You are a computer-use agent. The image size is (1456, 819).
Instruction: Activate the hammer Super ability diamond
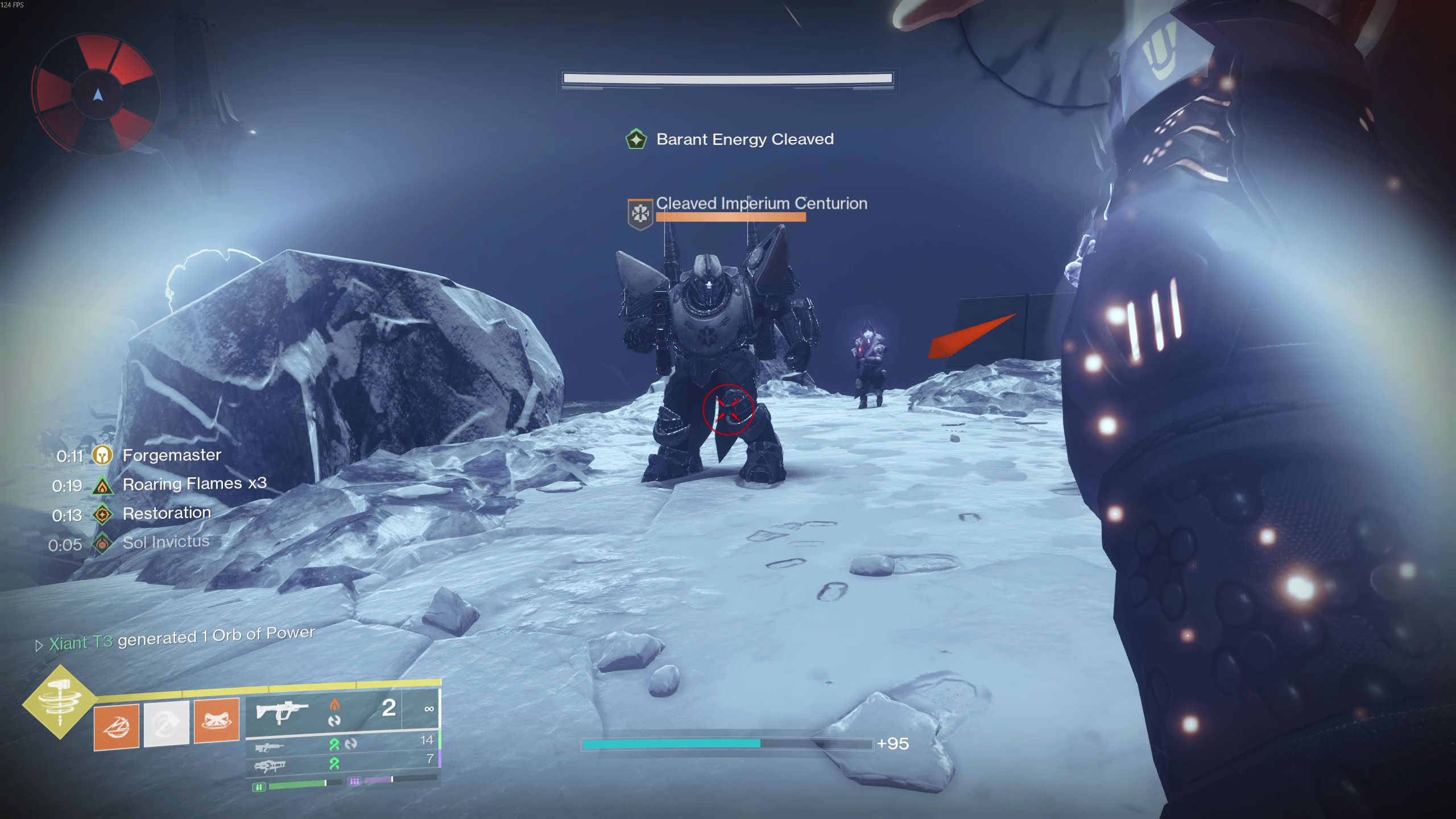coord(60,702)
